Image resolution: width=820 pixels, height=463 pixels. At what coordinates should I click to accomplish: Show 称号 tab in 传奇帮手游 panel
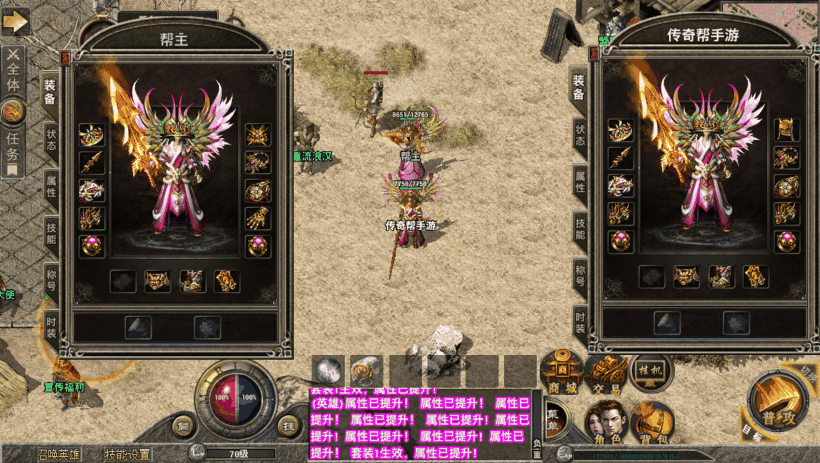[x=580, y=274]
